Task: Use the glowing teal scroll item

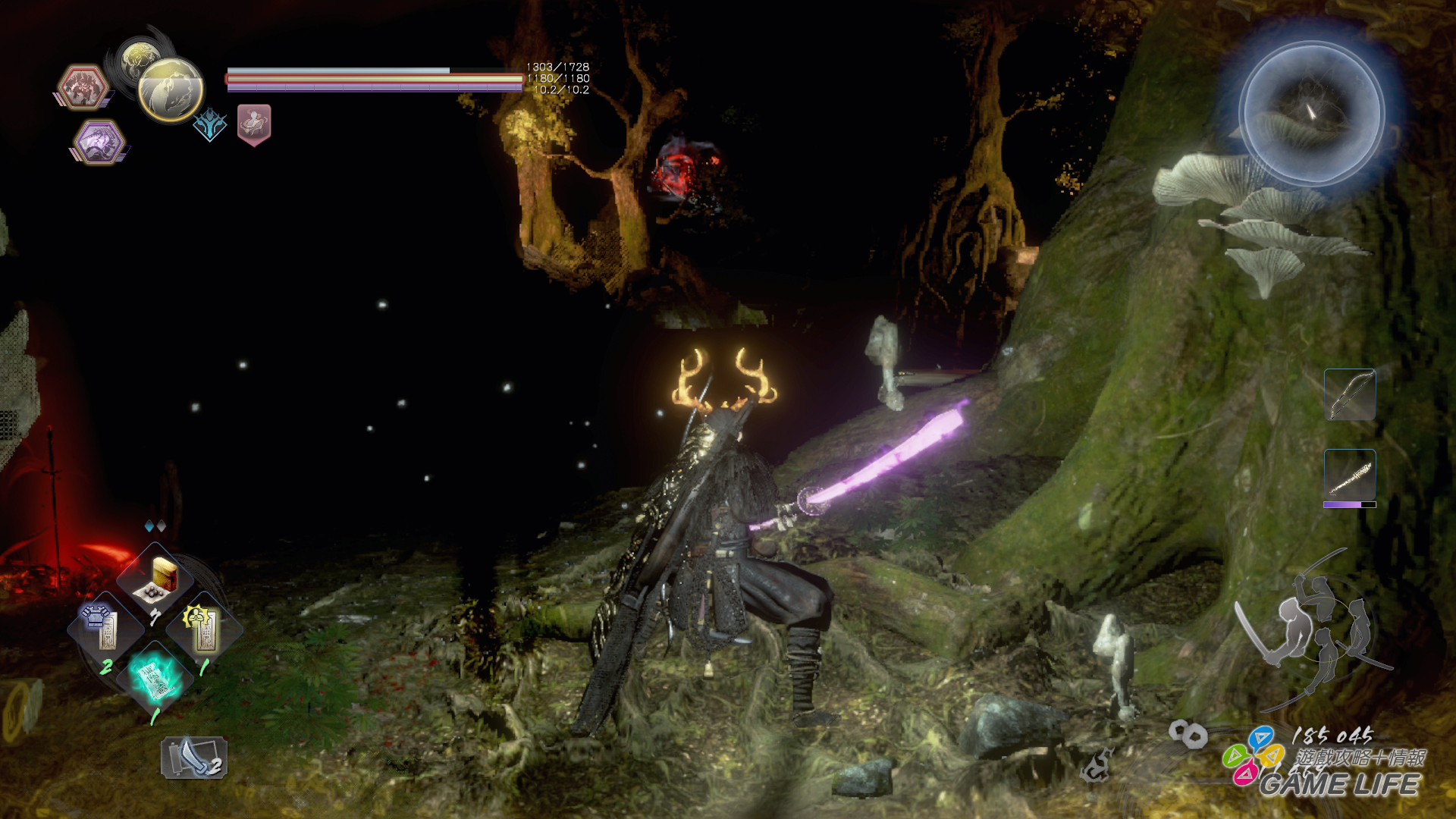Action: (155, 678)
